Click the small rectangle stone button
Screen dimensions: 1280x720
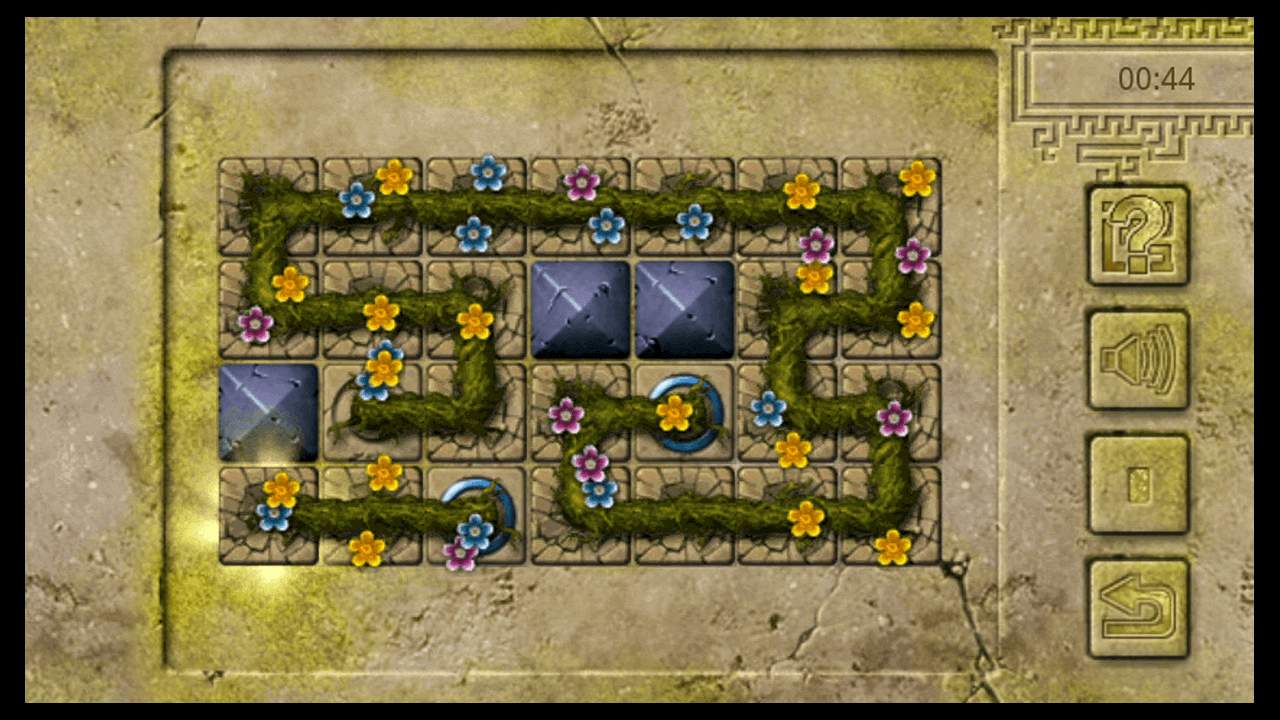pos(1138,484)
